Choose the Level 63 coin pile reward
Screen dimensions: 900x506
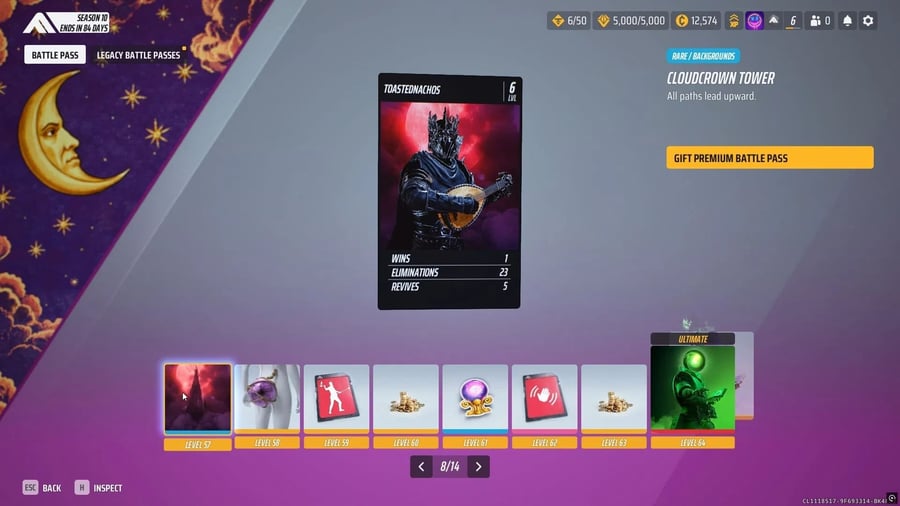pos(613,399)
